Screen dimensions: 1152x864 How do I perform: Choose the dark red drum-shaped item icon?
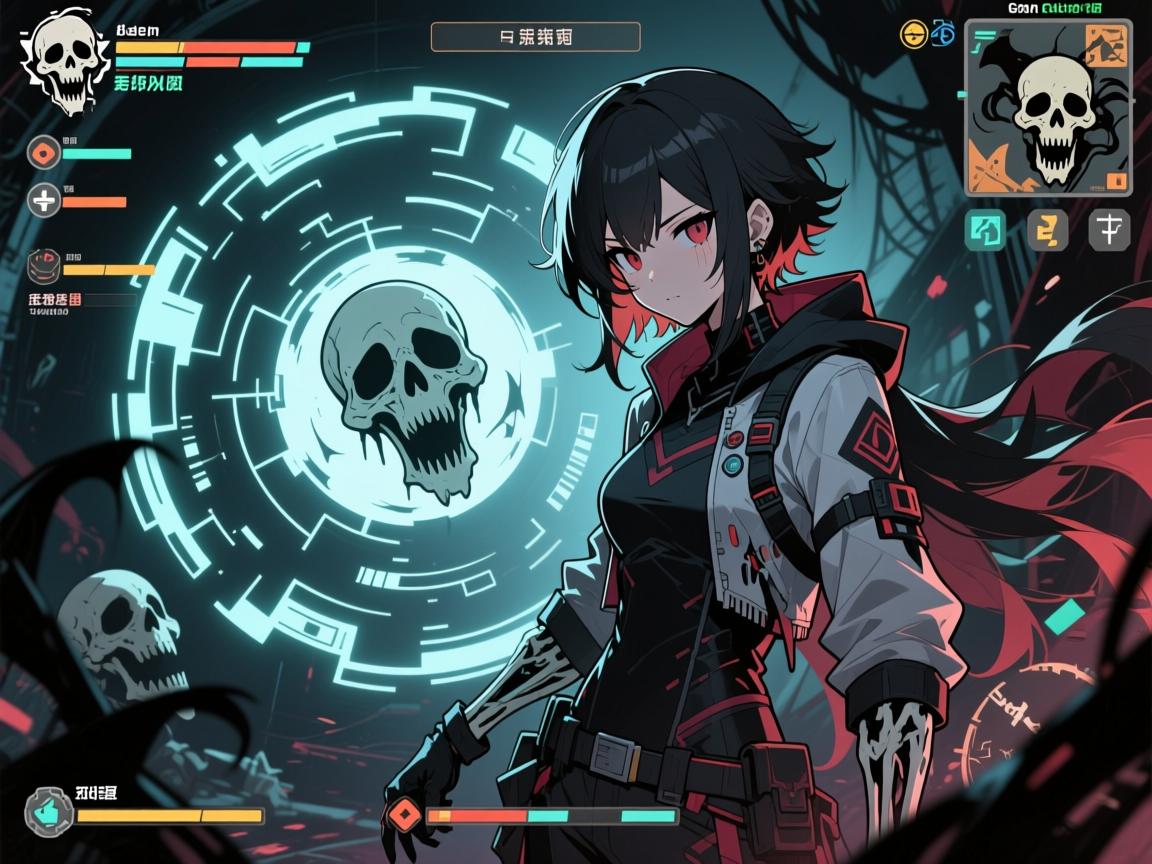click(x=44, y=264)
